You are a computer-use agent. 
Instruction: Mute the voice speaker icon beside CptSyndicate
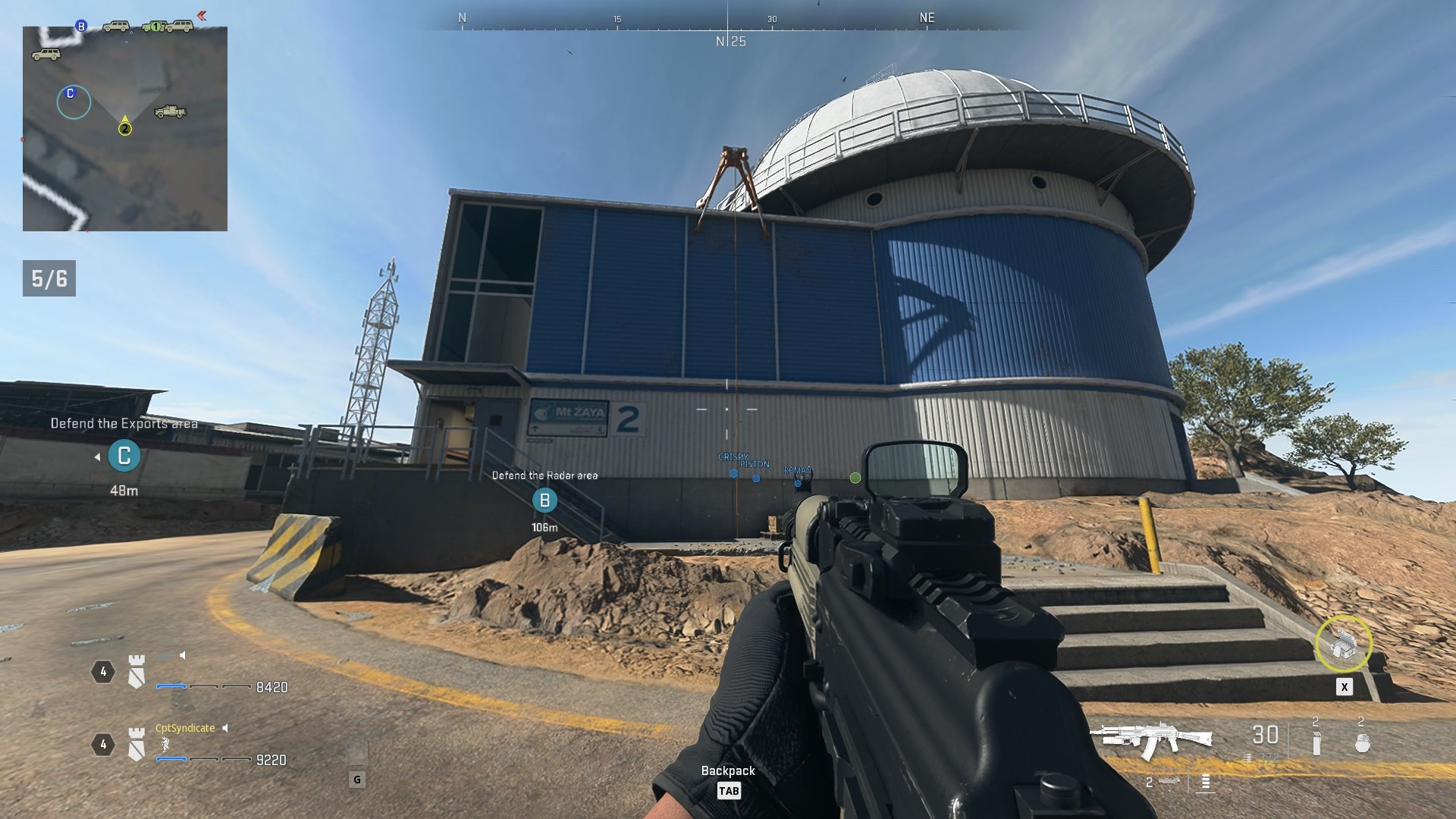224,728
